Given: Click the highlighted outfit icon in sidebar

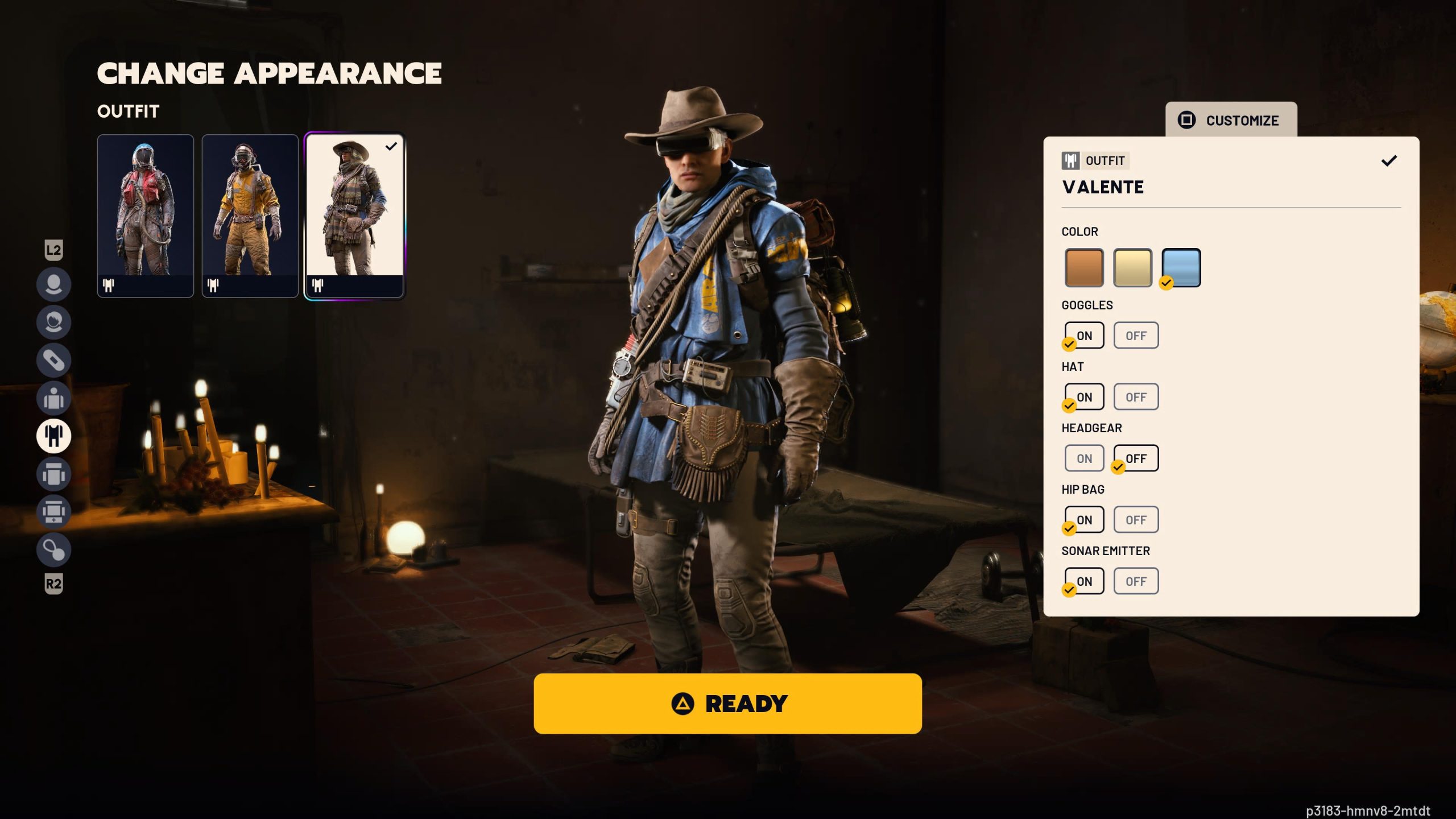Looking at the screenshot, I should click(54, 437).
